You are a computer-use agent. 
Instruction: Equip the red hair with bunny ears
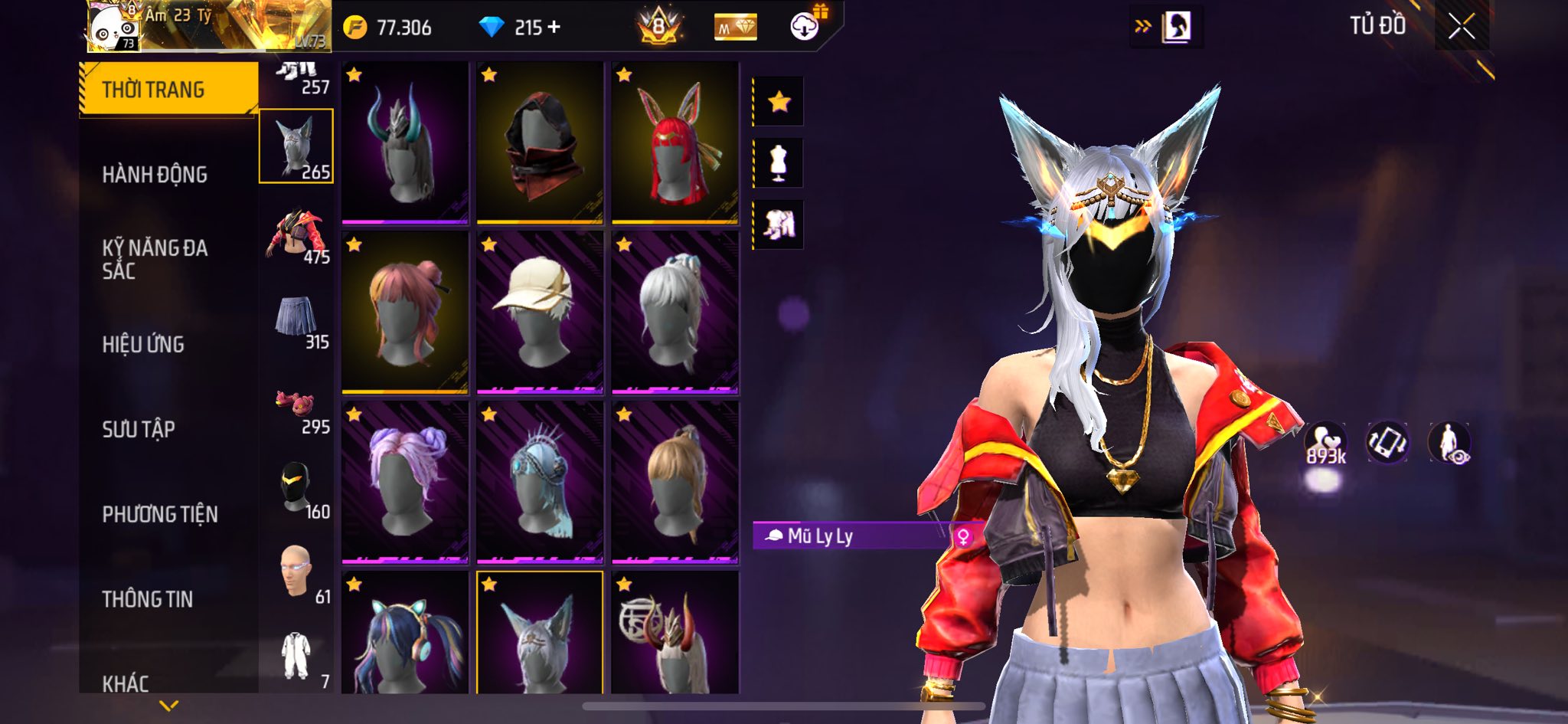click(x=675, y=143)
